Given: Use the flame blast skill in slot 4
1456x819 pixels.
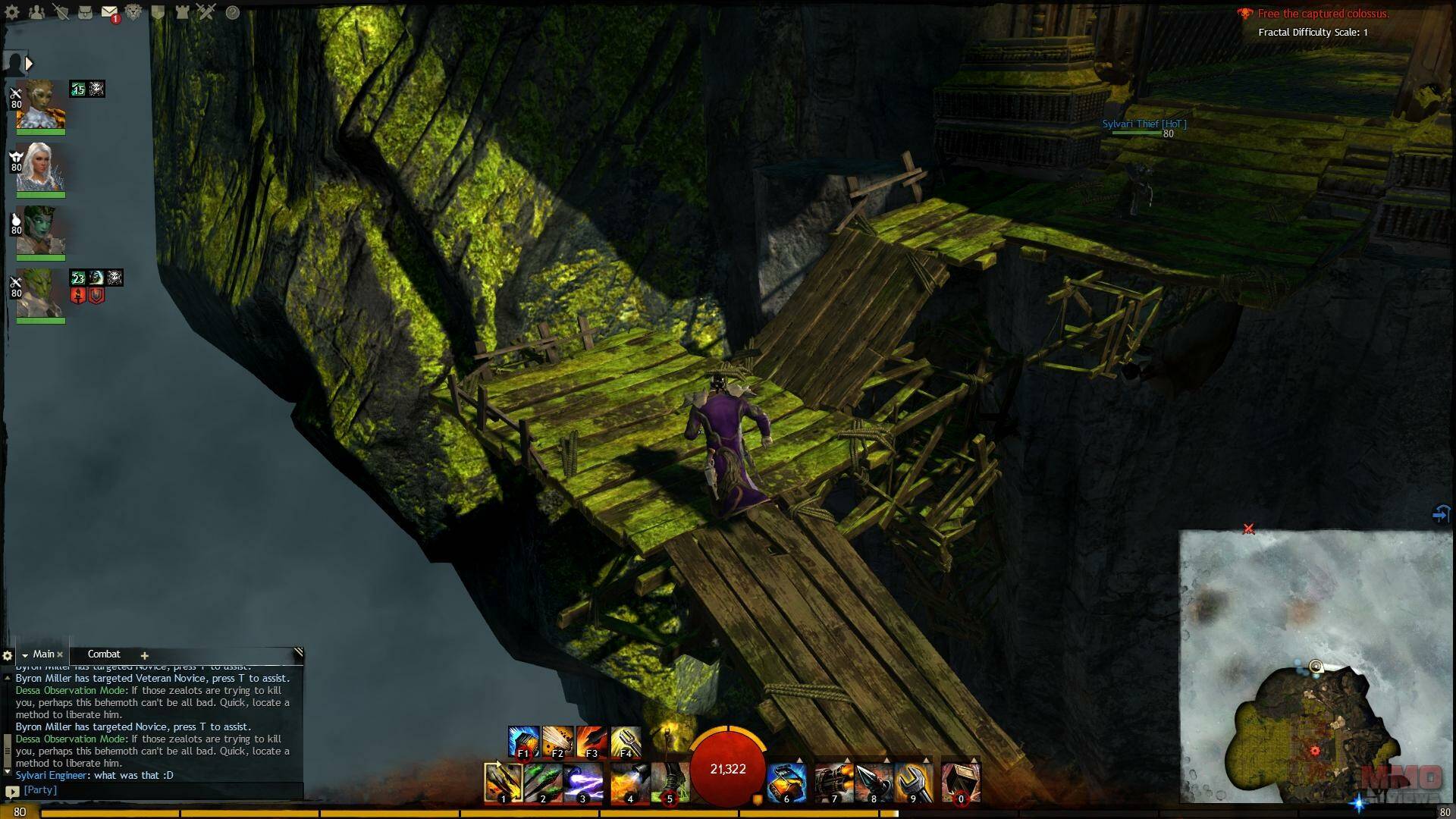Looking at the screenshot, I should [x=629, y=782].
